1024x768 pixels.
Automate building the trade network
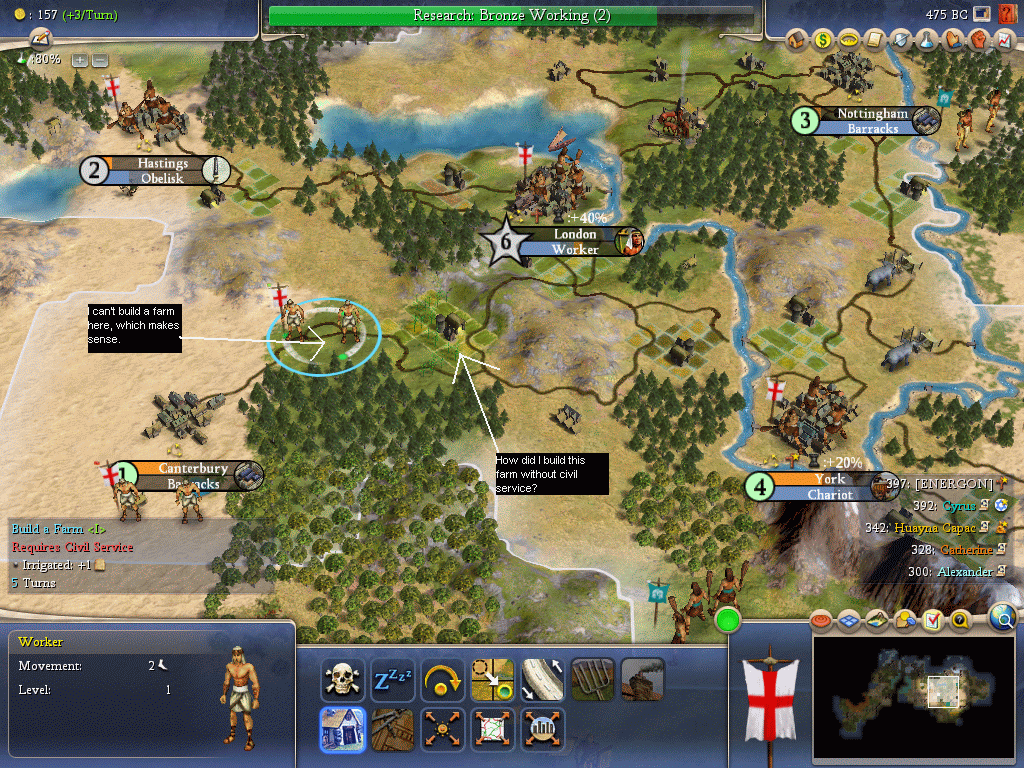tap(492, 729)
